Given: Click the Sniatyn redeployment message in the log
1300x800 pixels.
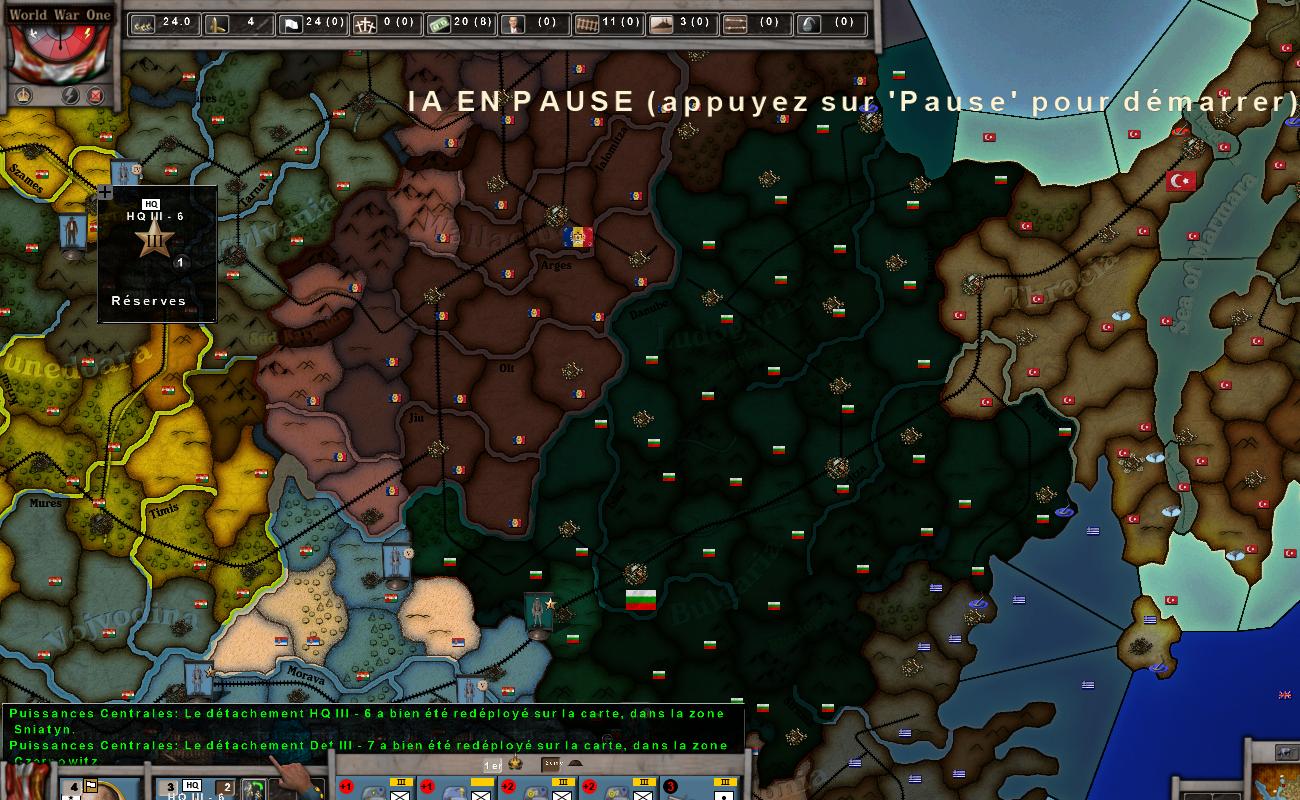Looking at the screenshot, I should [x=370, y=720].
